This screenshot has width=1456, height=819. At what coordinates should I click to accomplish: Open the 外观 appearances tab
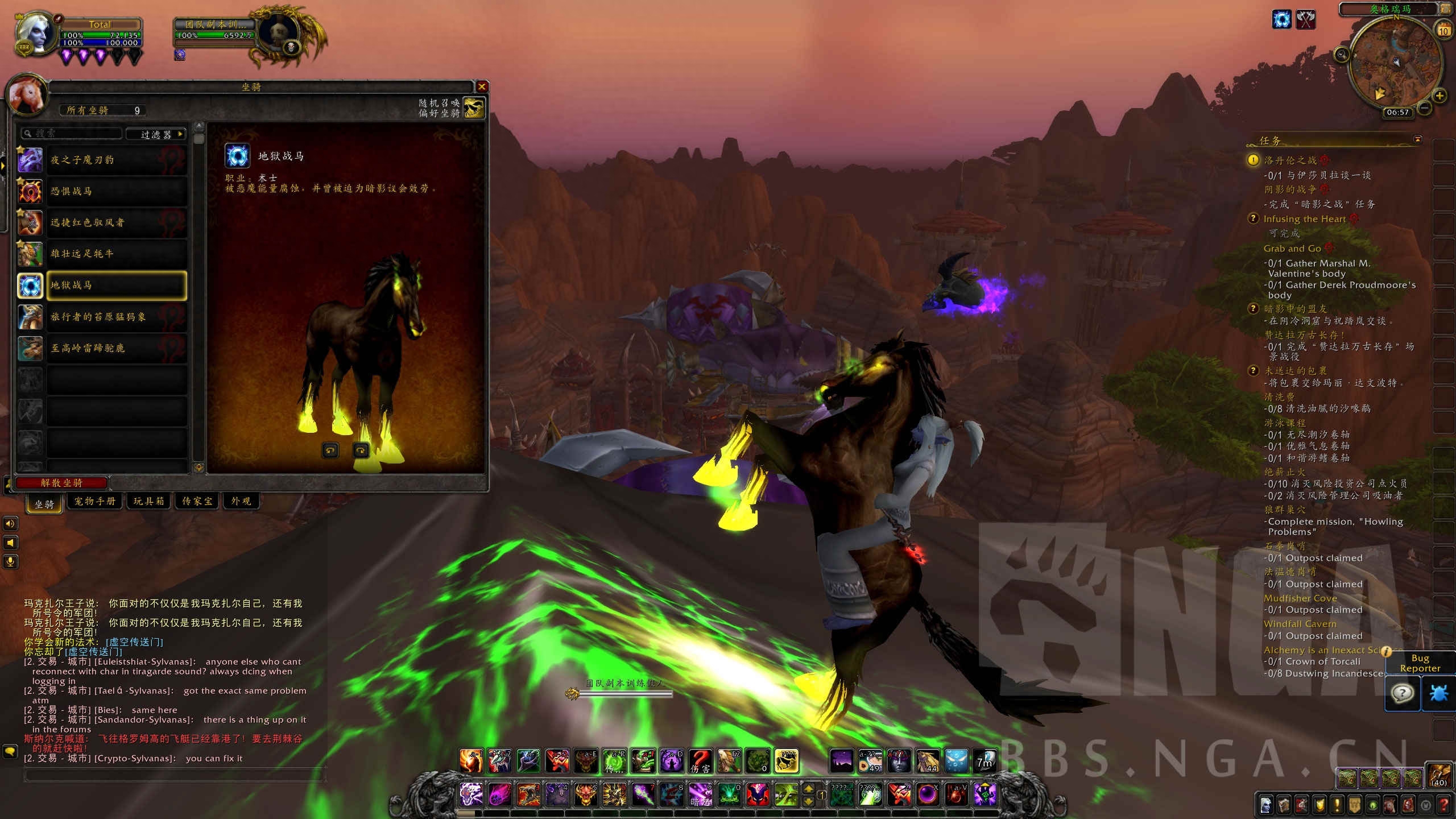pyautogui.click(x=241, y=501)
